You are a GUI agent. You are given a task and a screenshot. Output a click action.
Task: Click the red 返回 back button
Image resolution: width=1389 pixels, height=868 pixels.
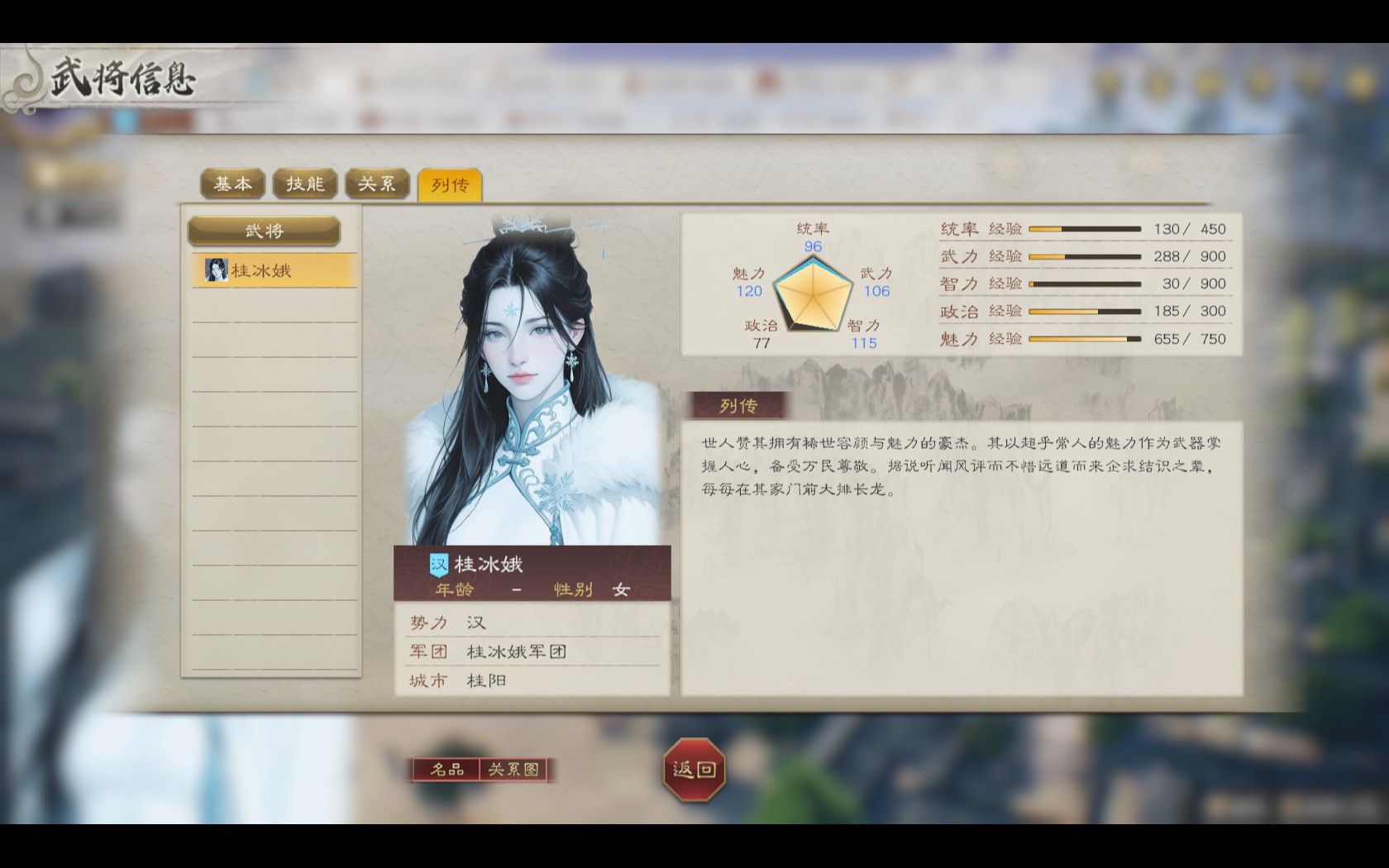694,770
